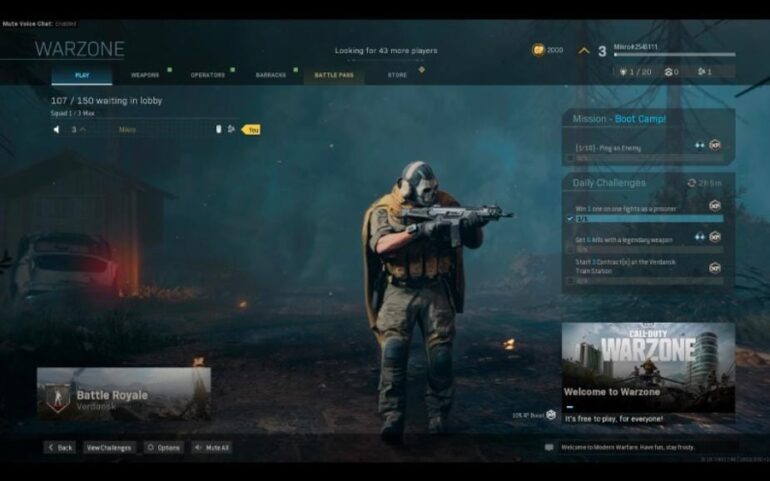770x481 pixels.
Task: Click the Back button
Action: 60,447
